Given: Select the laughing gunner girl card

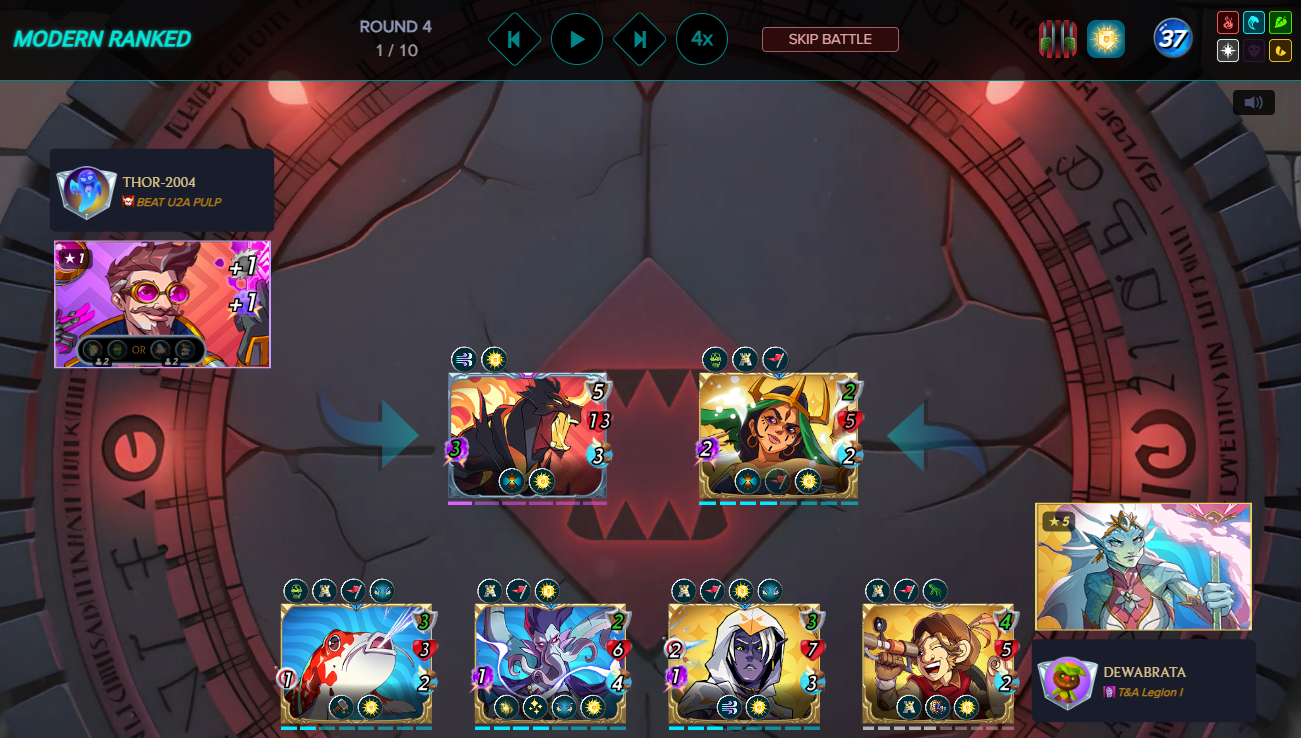Looking at the screenshot, I should pos(938,662).
